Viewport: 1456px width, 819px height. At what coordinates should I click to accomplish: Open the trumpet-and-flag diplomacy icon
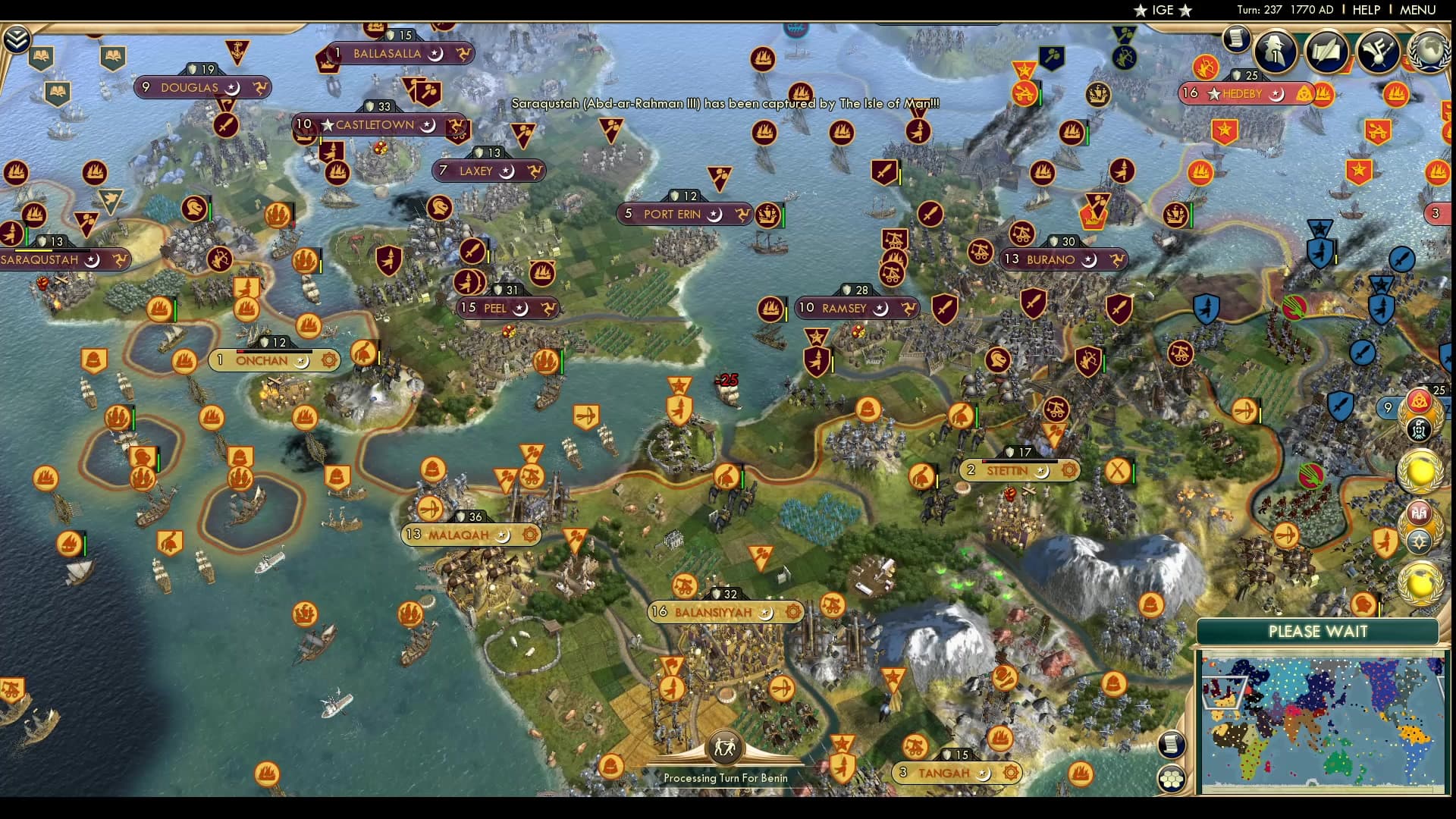click(1378, 51)
